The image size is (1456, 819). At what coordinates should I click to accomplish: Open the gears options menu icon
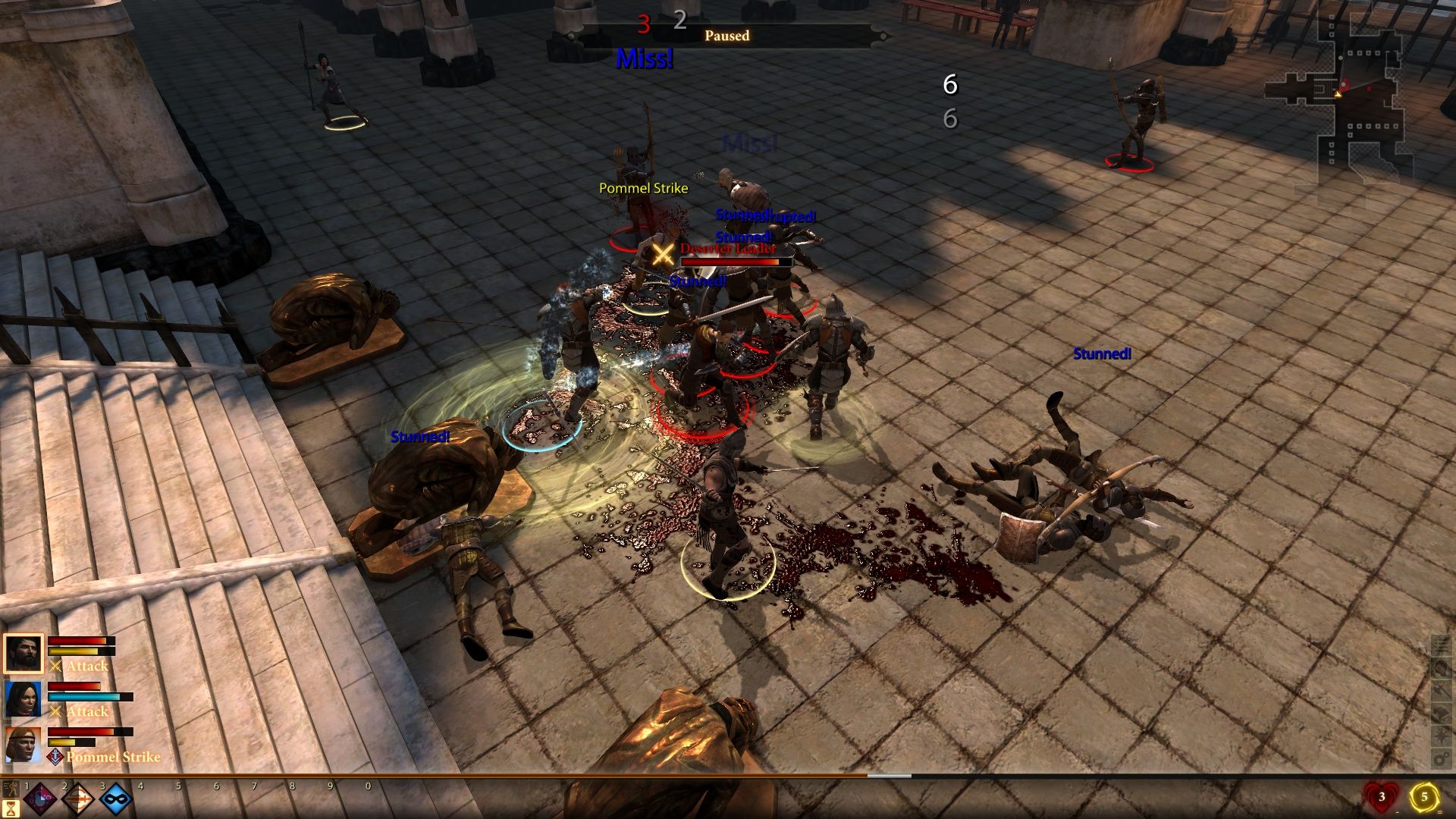tap(1441, 758)
